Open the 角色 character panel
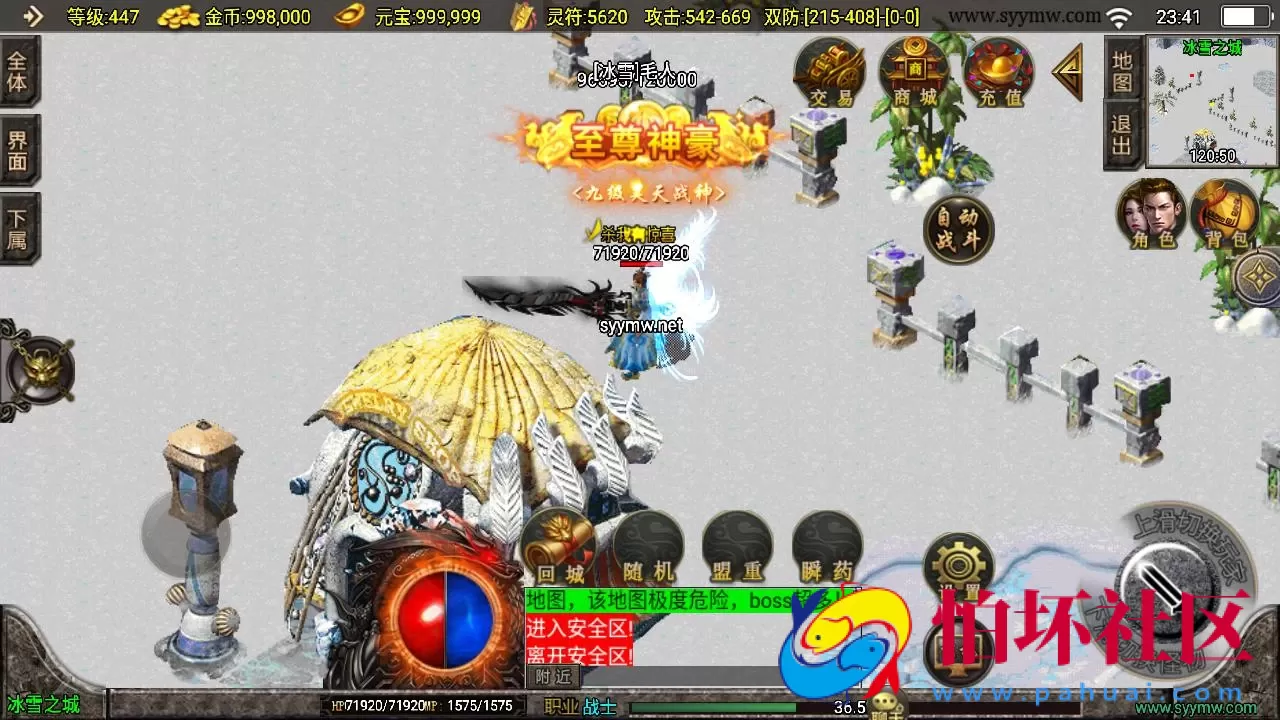The image size is (1280, 720). click(x=1151, y=213)
